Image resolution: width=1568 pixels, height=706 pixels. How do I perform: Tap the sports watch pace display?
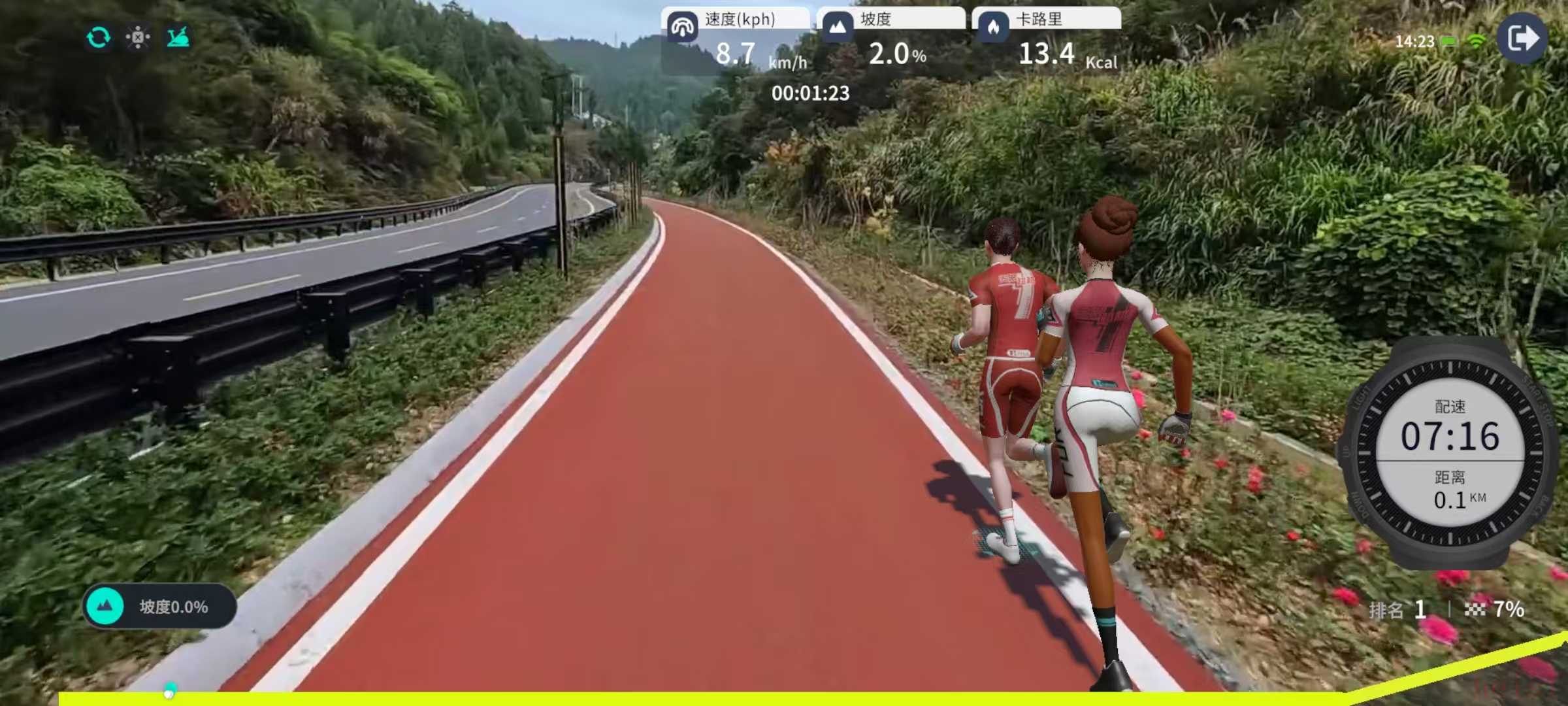pos(1450,453)
